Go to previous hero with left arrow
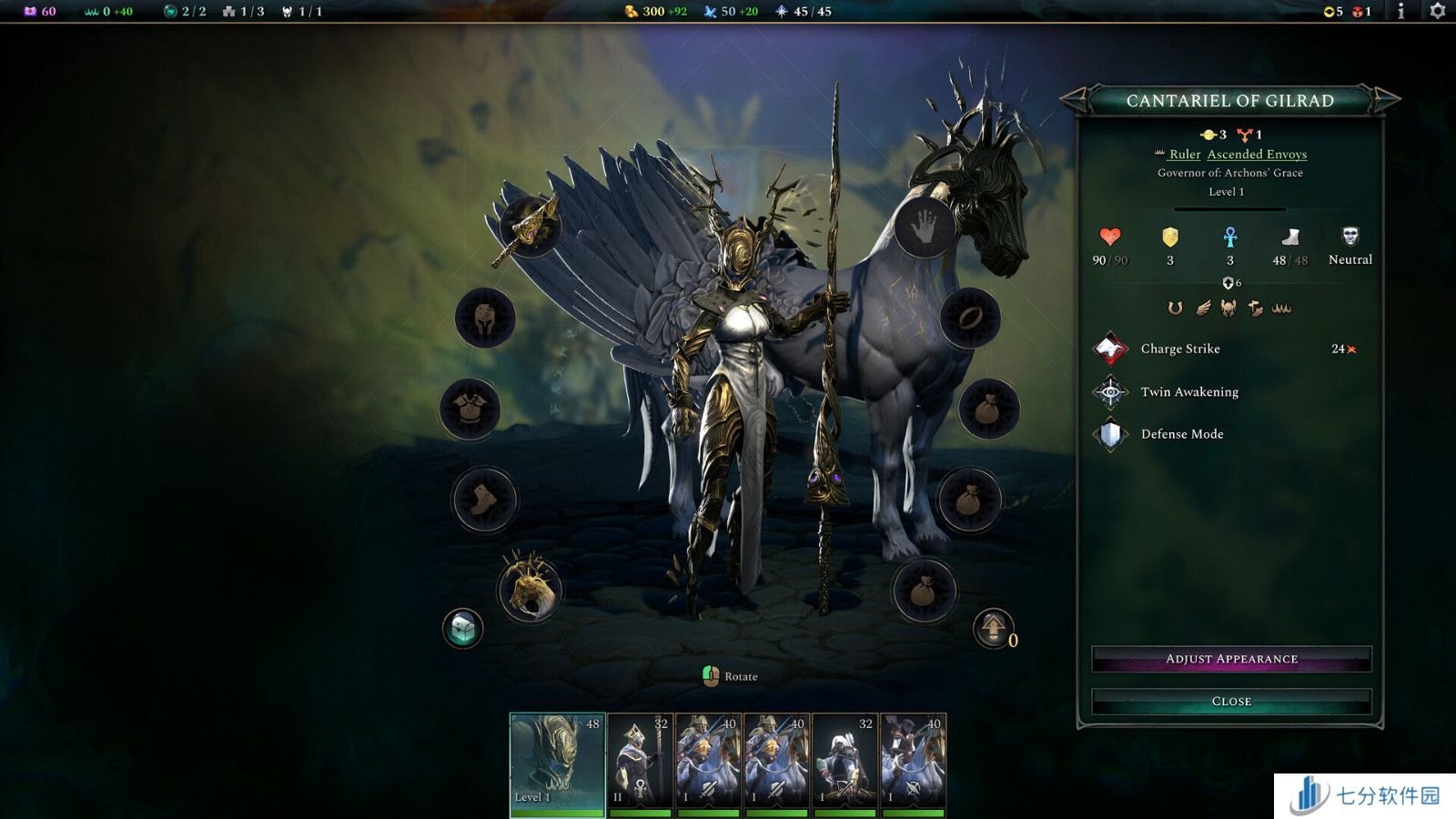1456x819 pixels. [x=1075, y=99]
